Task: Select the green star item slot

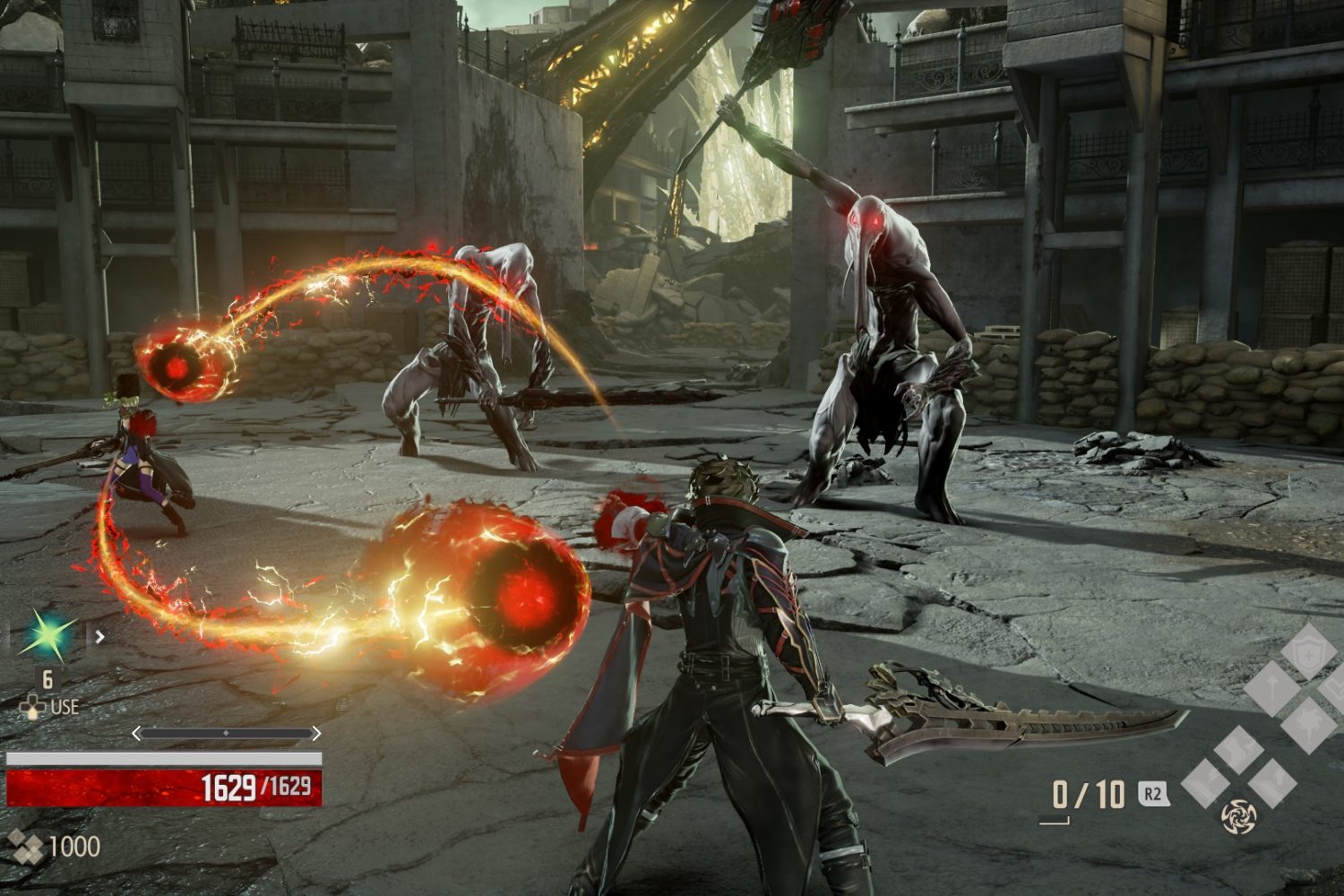Action: click(47, 635)
